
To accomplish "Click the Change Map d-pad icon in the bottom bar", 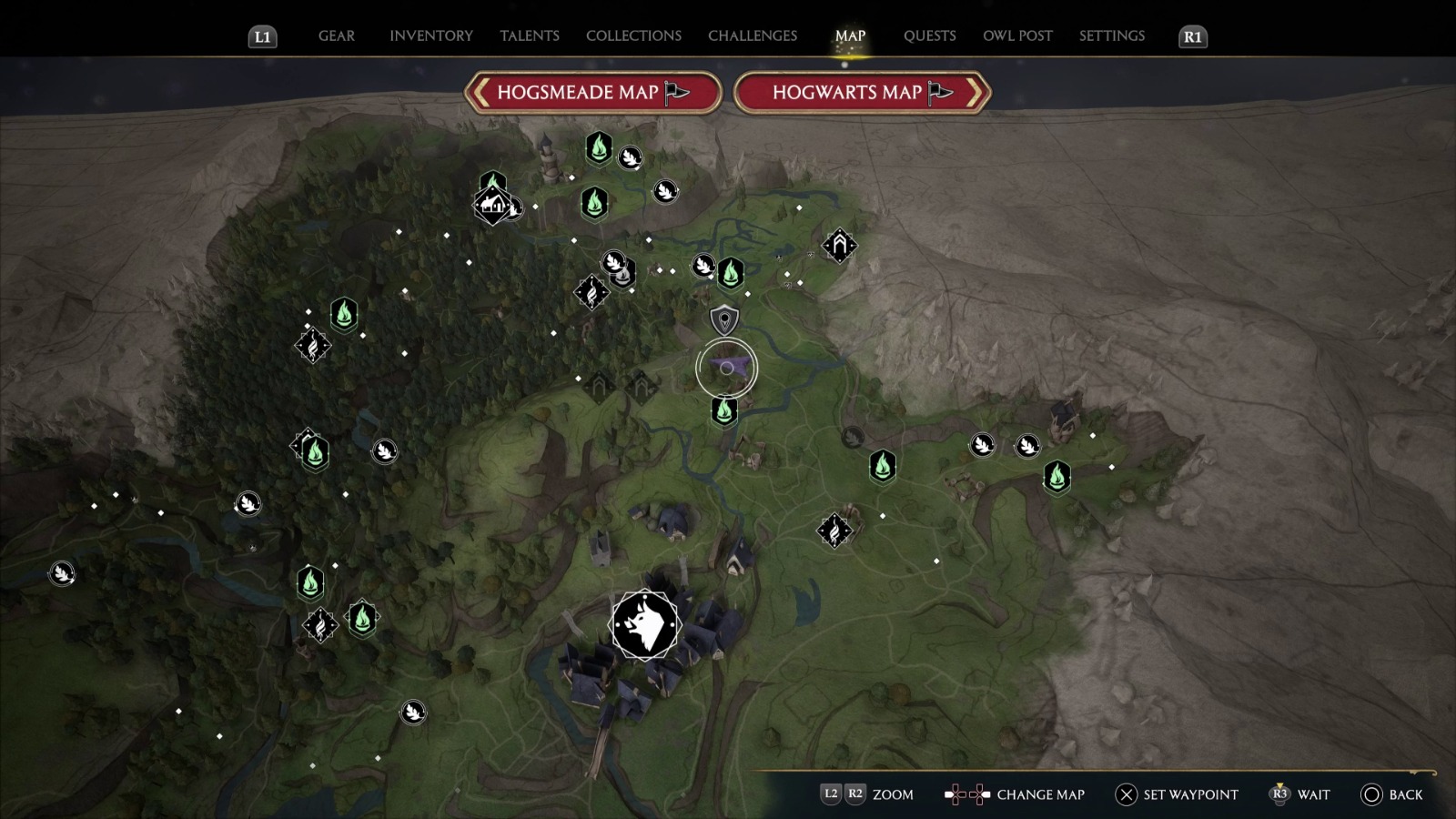I will pyautogui.click(x=966, y=794).
